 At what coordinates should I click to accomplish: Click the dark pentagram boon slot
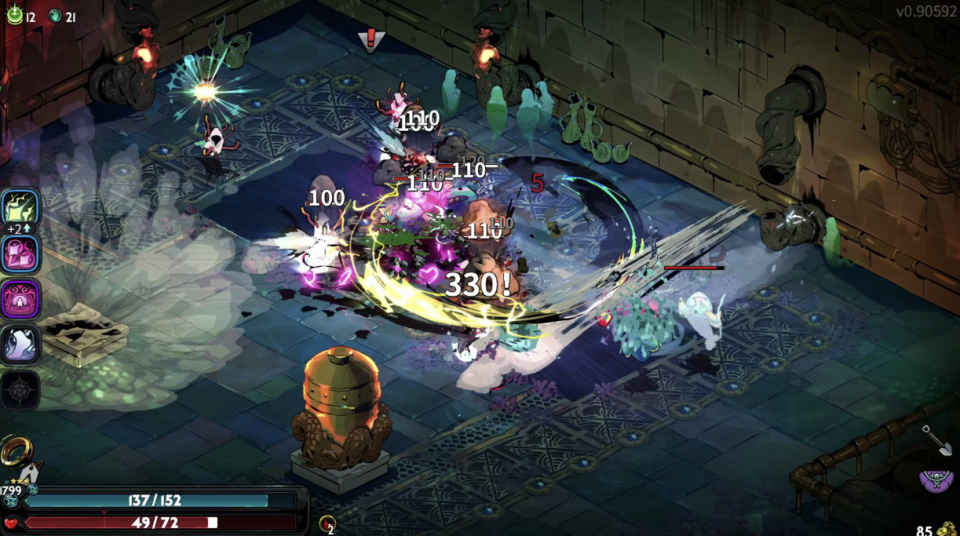(21, 389)
